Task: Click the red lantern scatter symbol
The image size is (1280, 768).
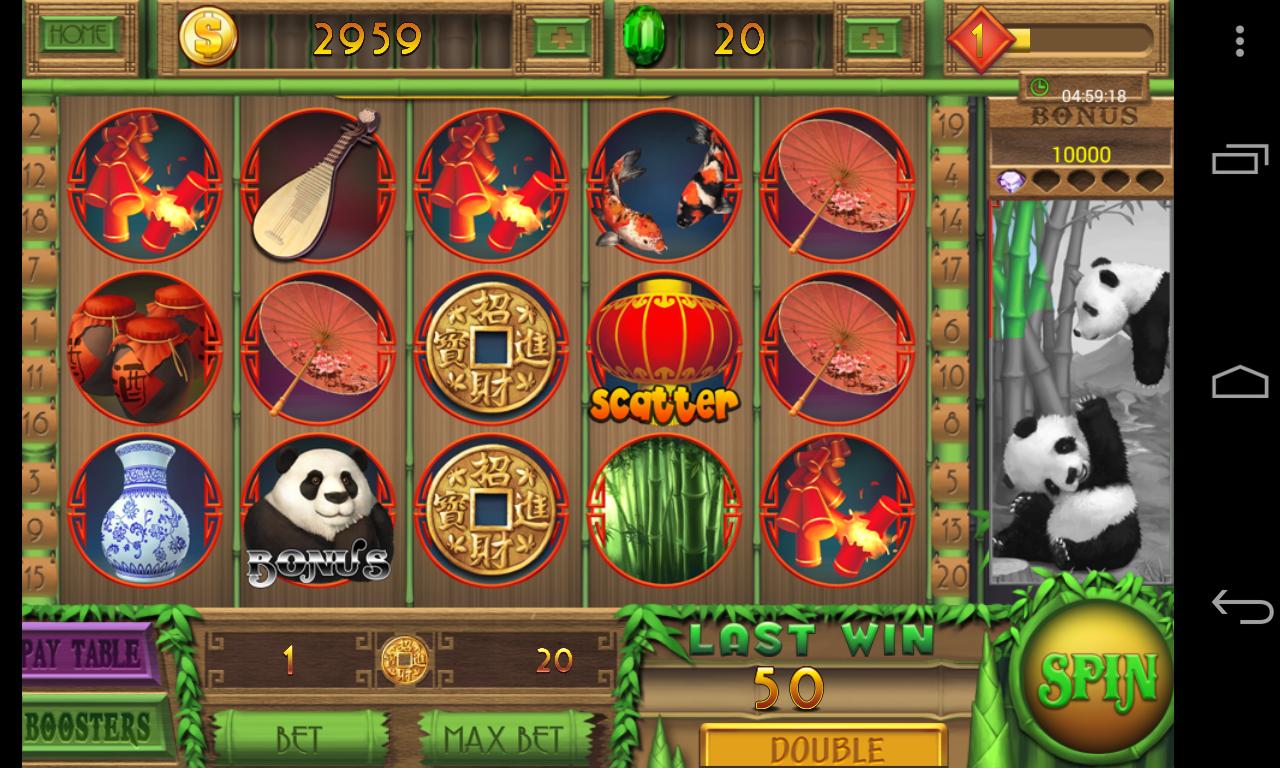Action: tap(661, 350)
